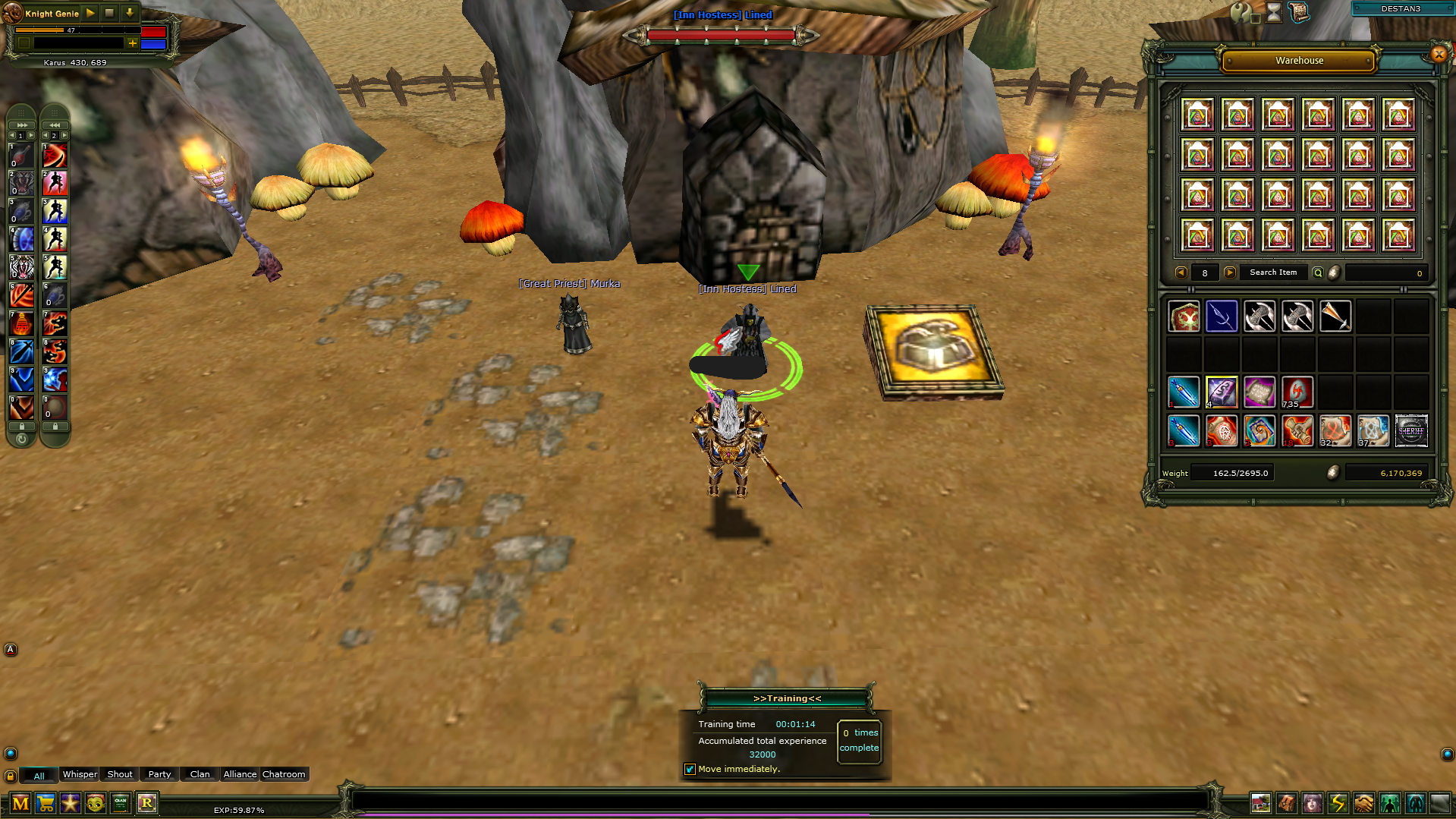1456x819 pixels.
Task: Open the M menu button
Action: (x=20, y=803)
